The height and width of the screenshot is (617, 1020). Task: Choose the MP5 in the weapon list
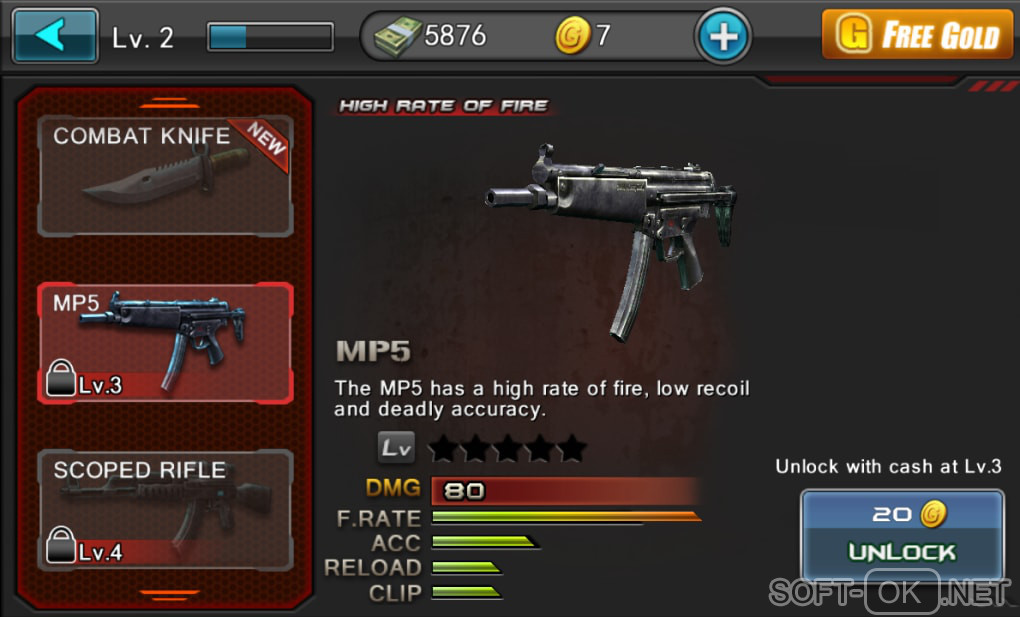pos(165,342)
